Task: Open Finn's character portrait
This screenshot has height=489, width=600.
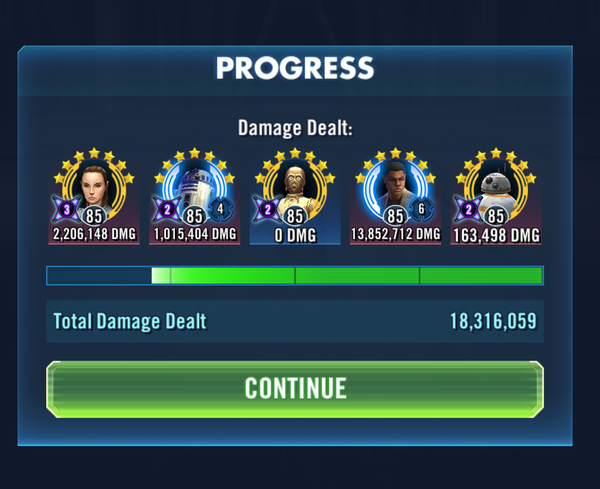Action: [396, 188]
